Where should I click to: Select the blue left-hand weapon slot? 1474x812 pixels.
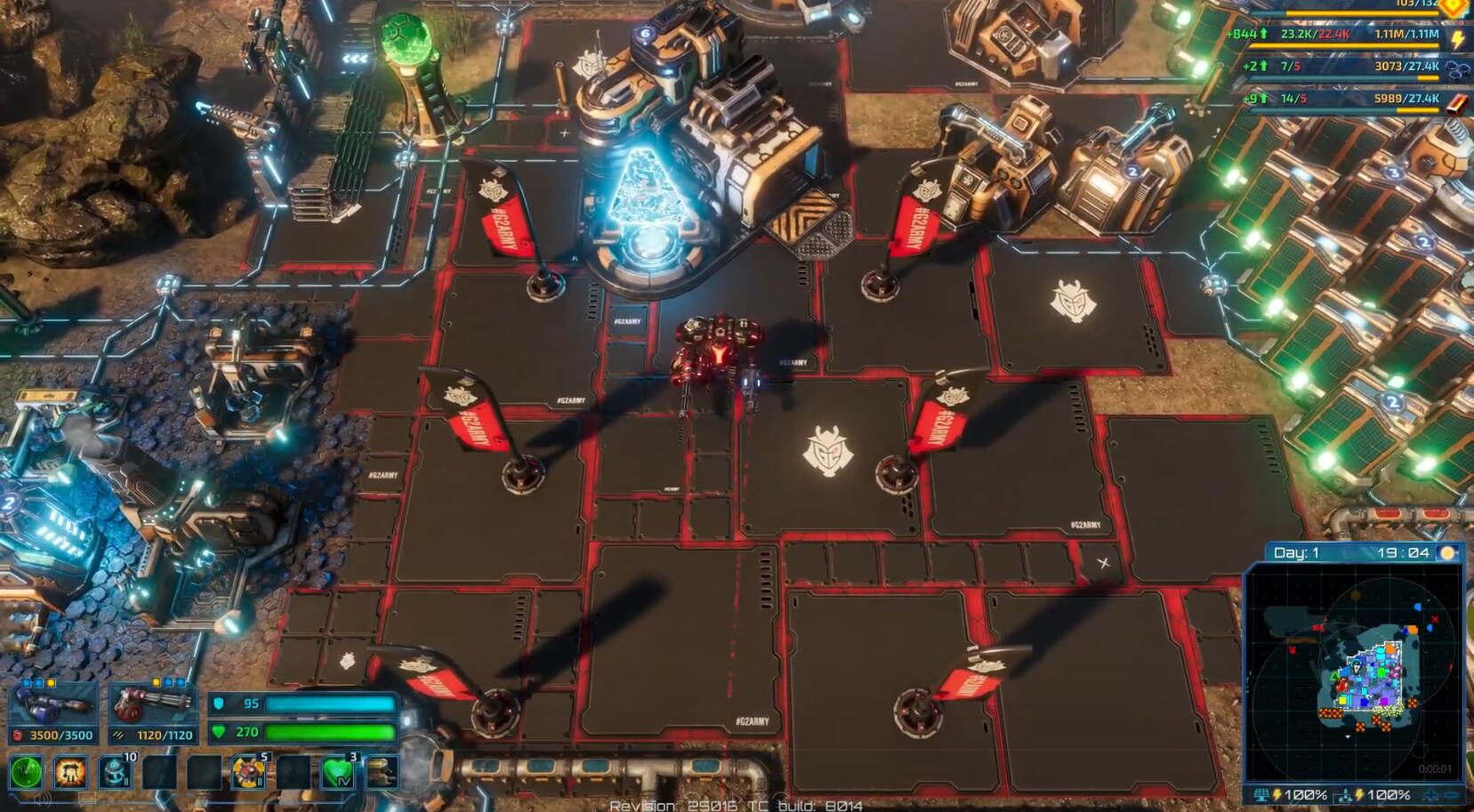coord(53,709)
